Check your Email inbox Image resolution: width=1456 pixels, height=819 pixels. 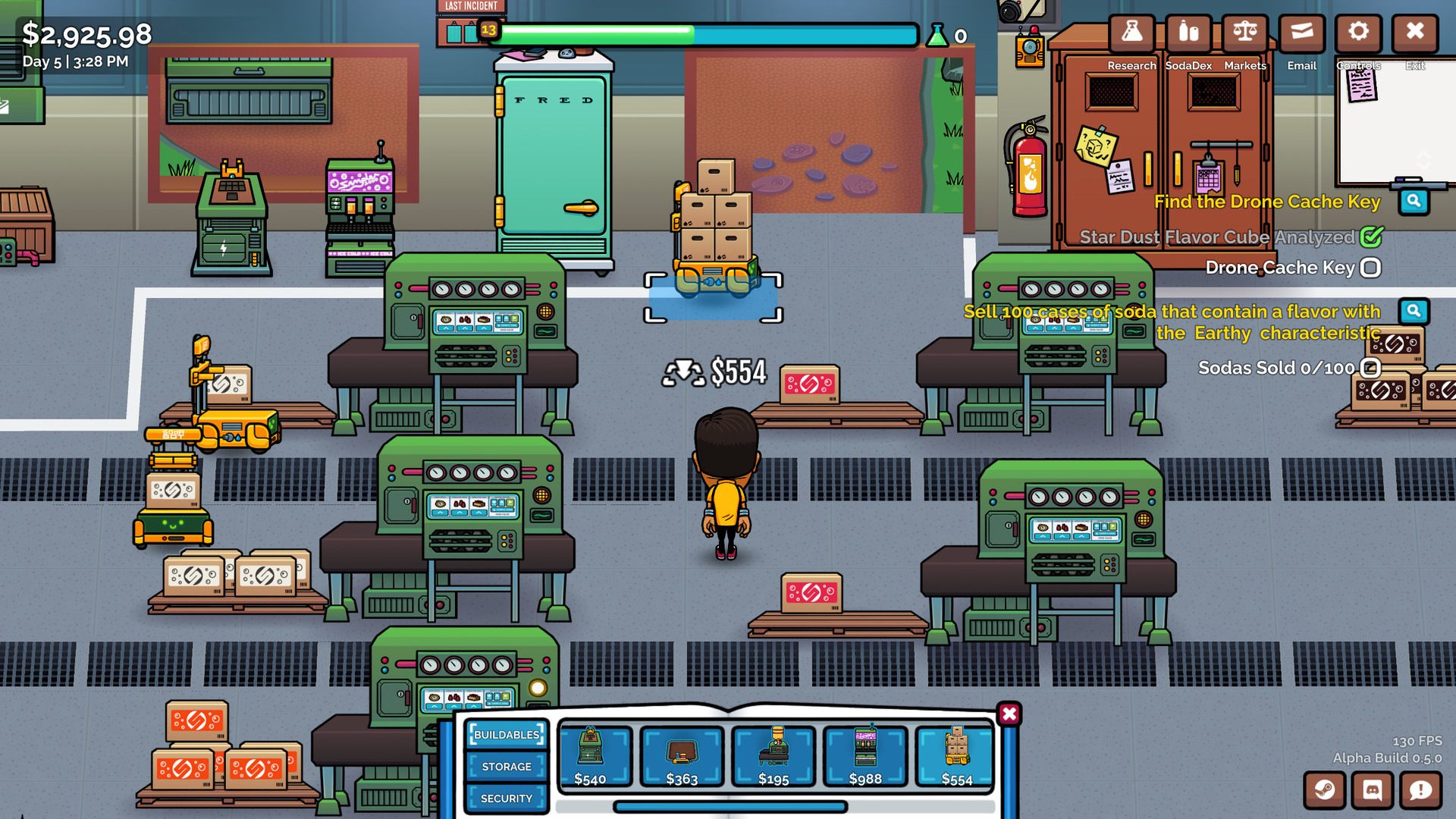[1301, 33]
